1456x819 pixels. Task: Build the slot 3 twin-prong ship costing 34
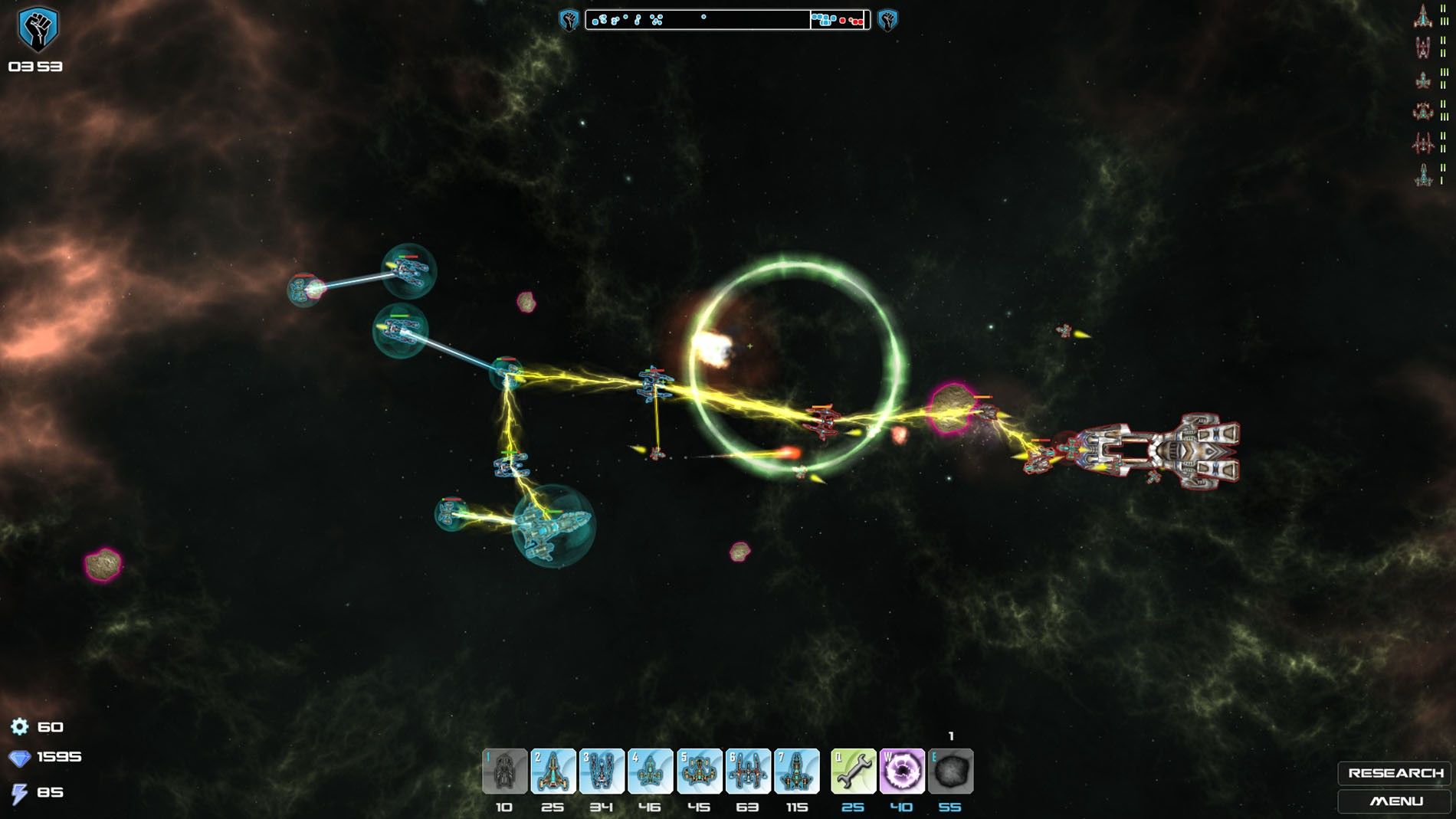point(602,771)
